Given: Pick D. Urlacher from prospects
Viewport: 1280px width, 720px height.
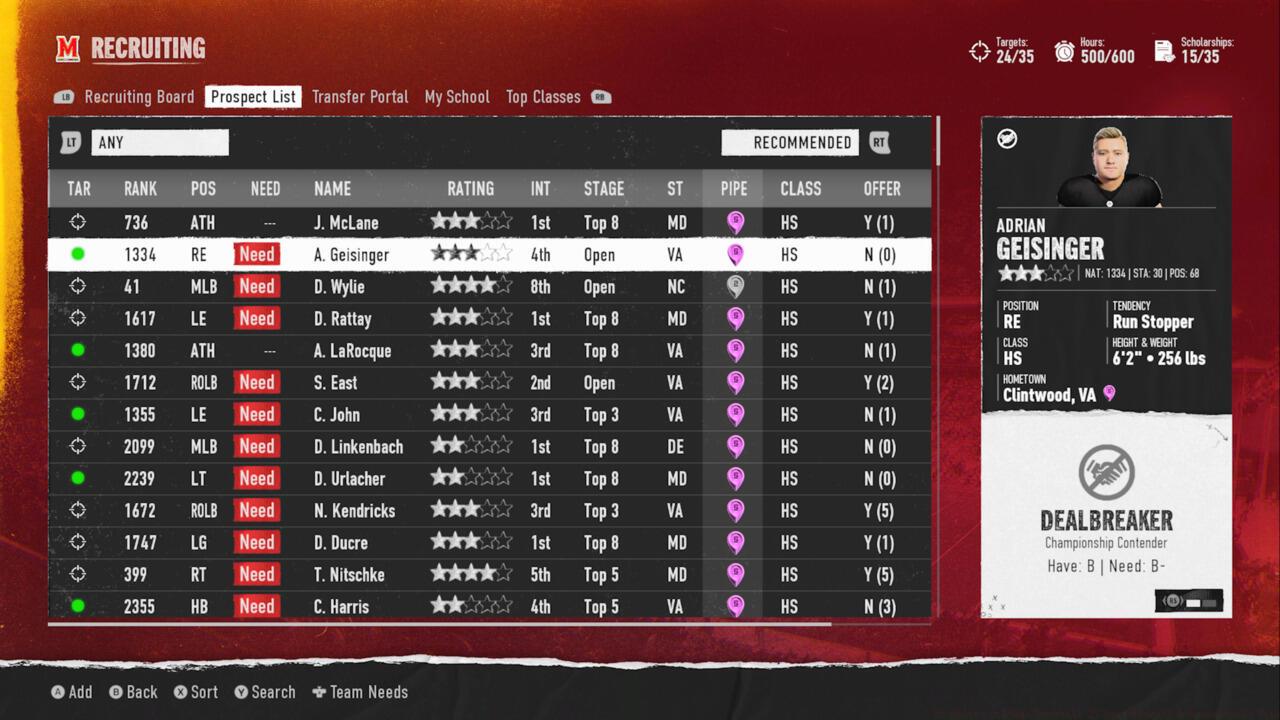Looking at the screenshot, I should 349,479.
